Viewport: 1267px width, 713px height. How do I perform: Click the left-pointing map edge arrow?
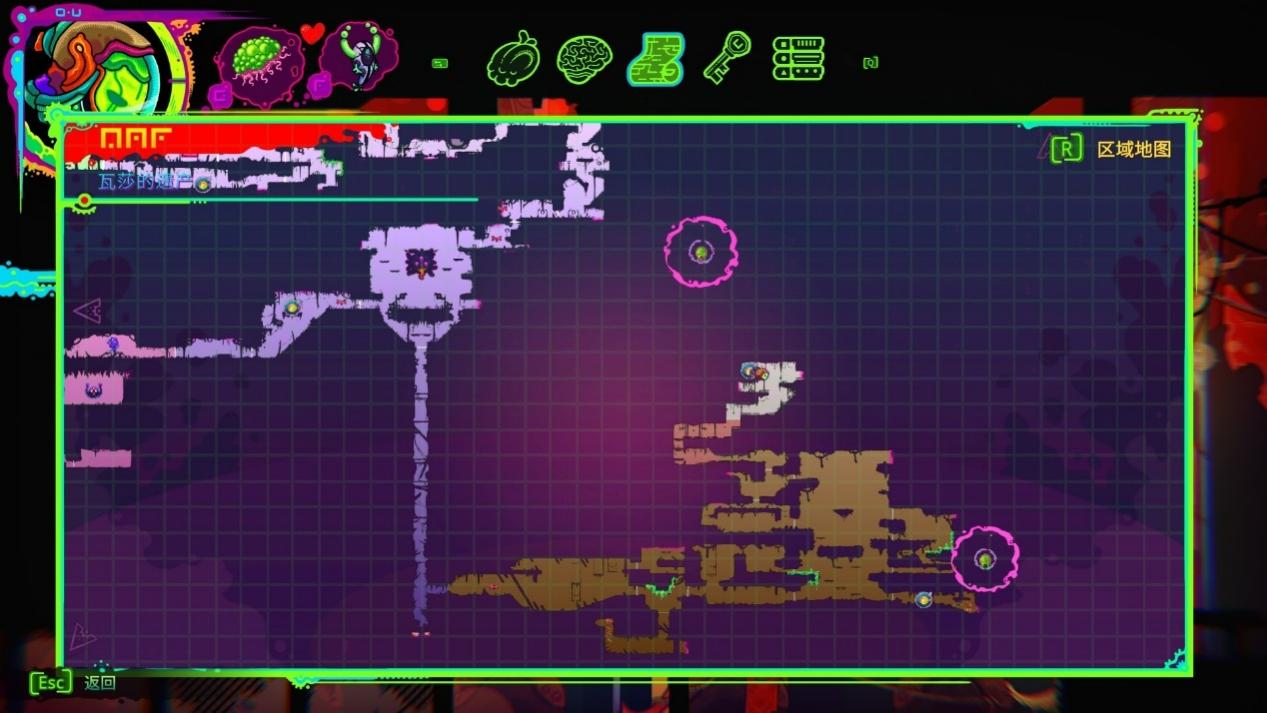pos(88,311)
